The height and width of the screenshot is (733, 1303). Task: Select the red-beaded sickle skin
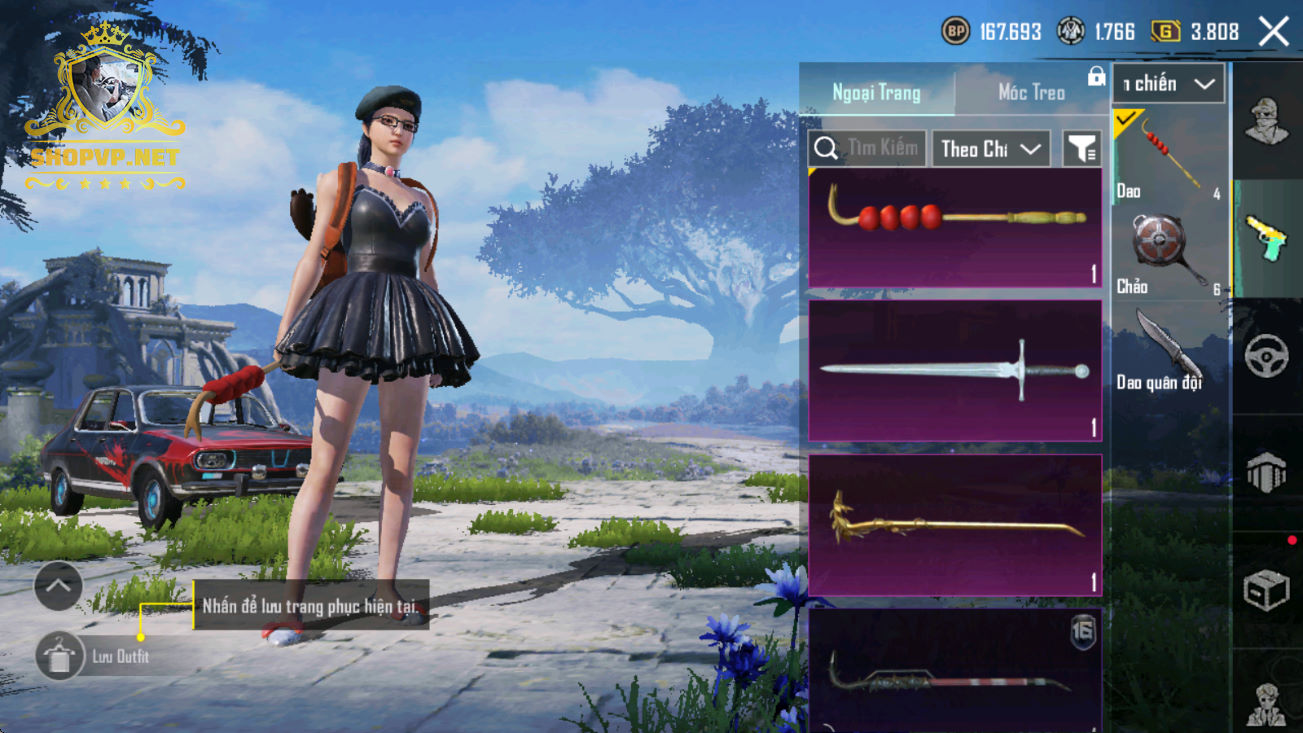pyautogui.click(x=955, y=229)
